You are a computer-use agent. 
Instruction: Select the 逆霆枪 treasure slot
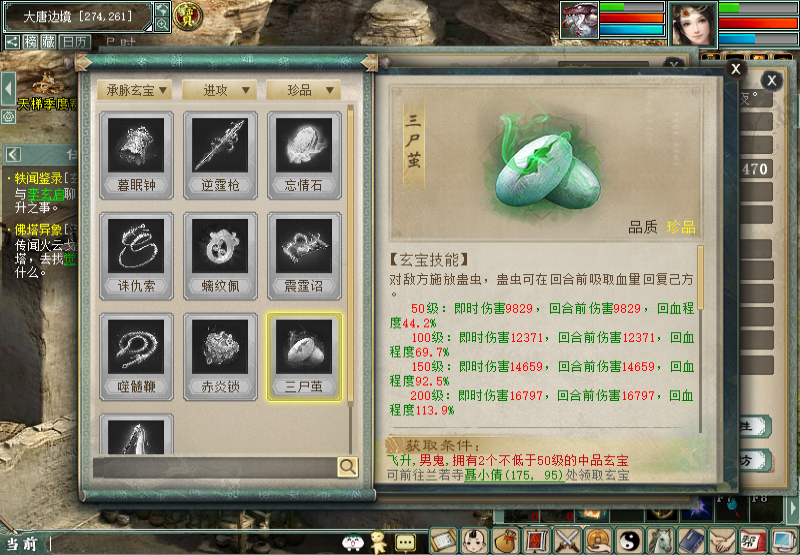(x=220, y=154)
